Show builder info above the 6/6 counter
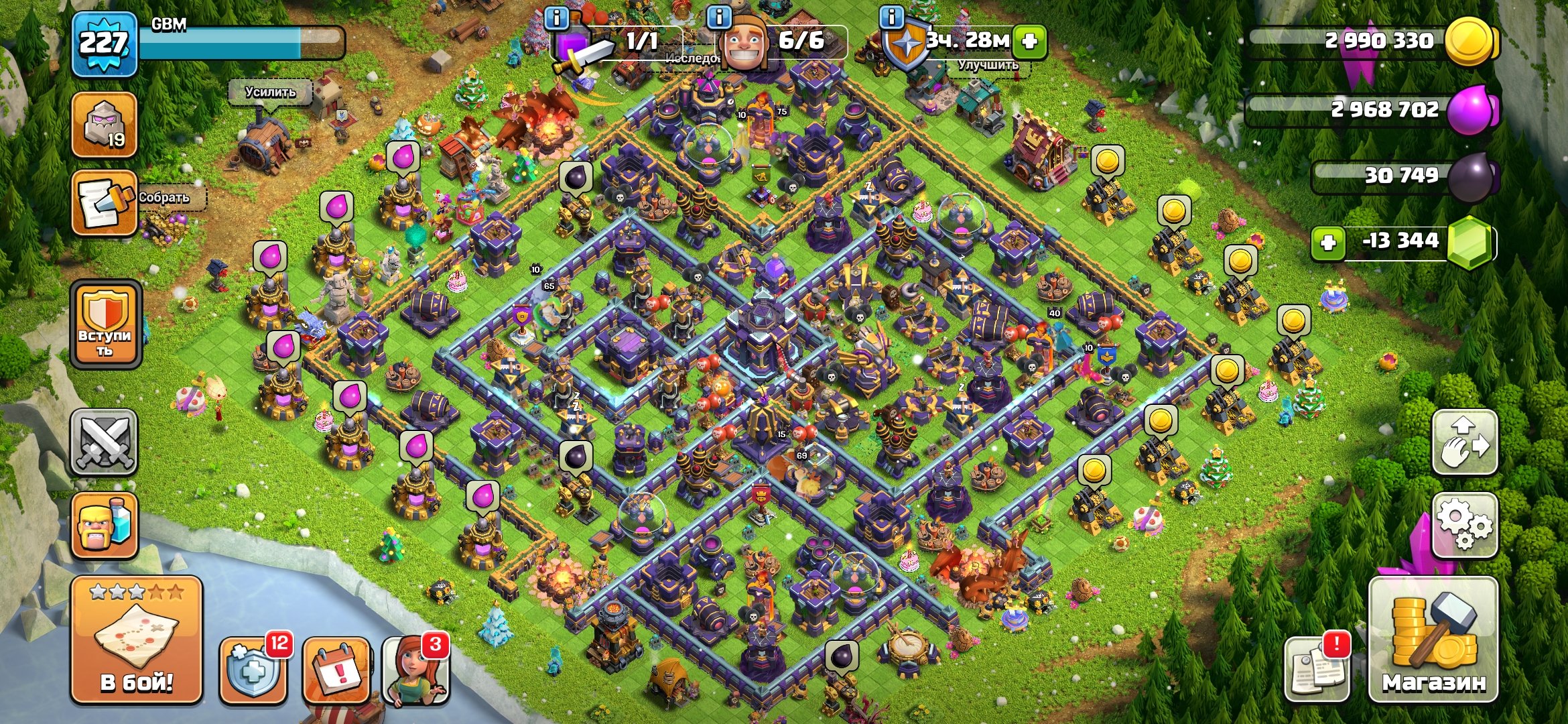 tap(719, 17)
